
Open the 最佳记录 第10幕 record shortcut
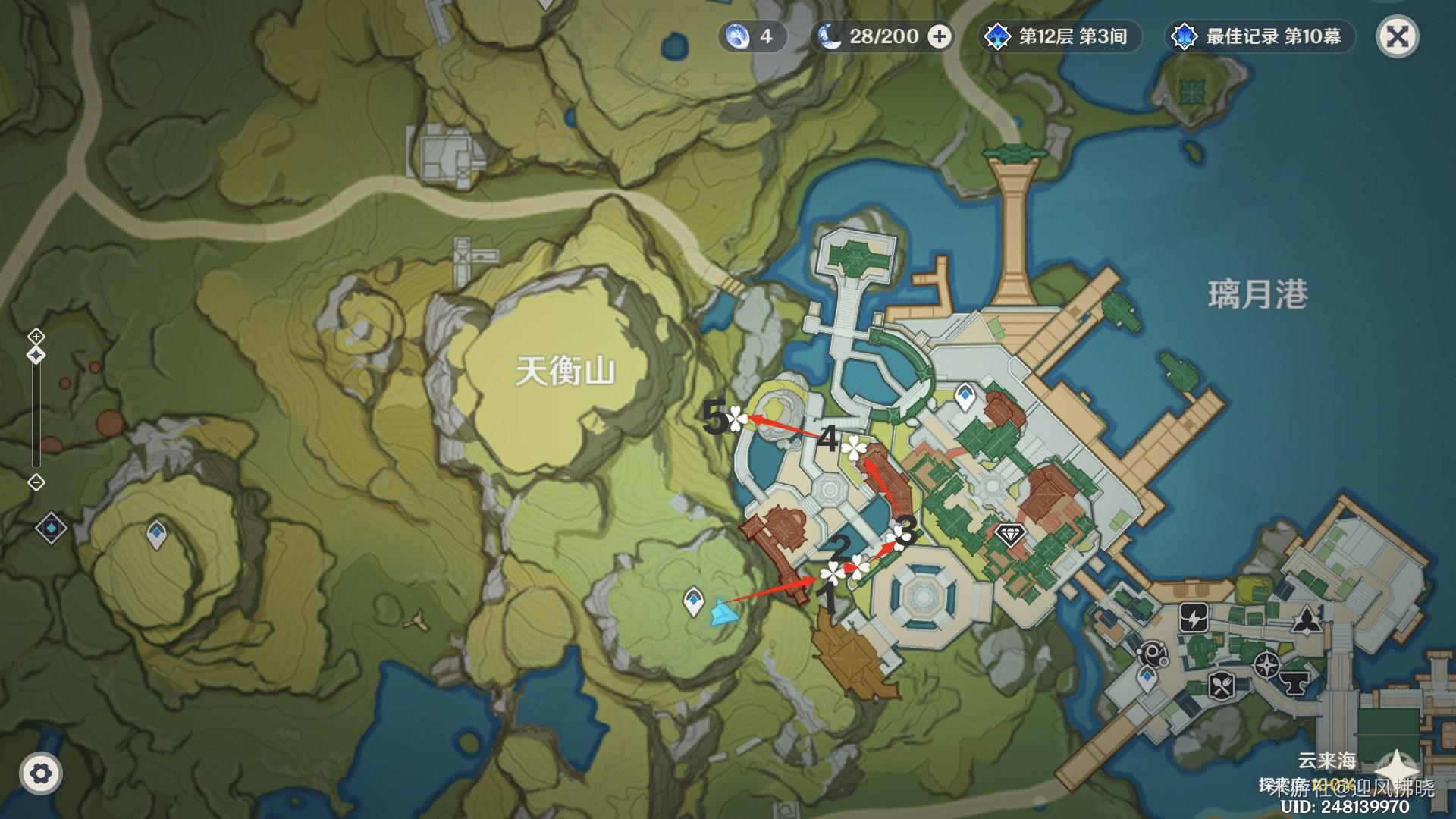pyautogui.click(x=1260, y=36)
